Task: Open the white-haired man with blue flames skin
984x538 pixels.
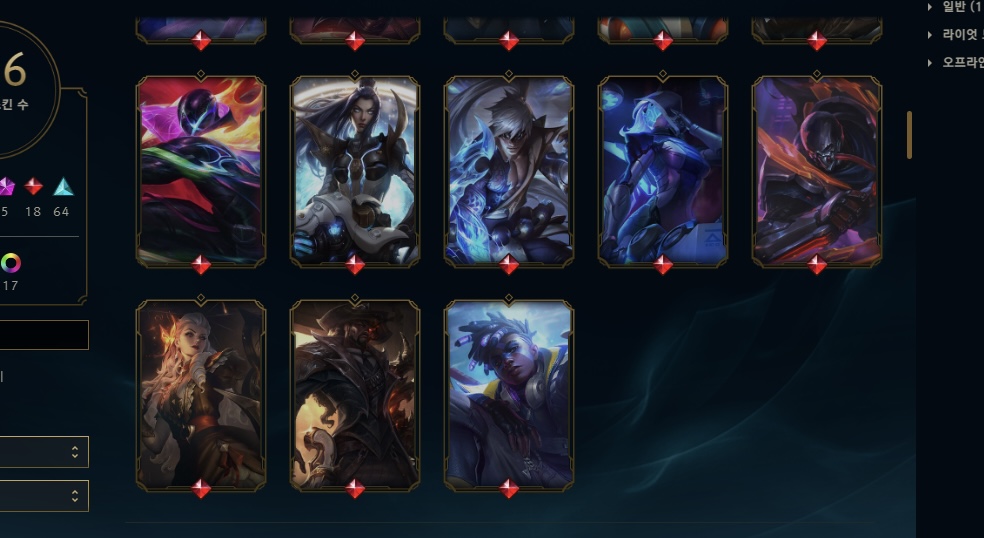Action: tap(509, 170)
